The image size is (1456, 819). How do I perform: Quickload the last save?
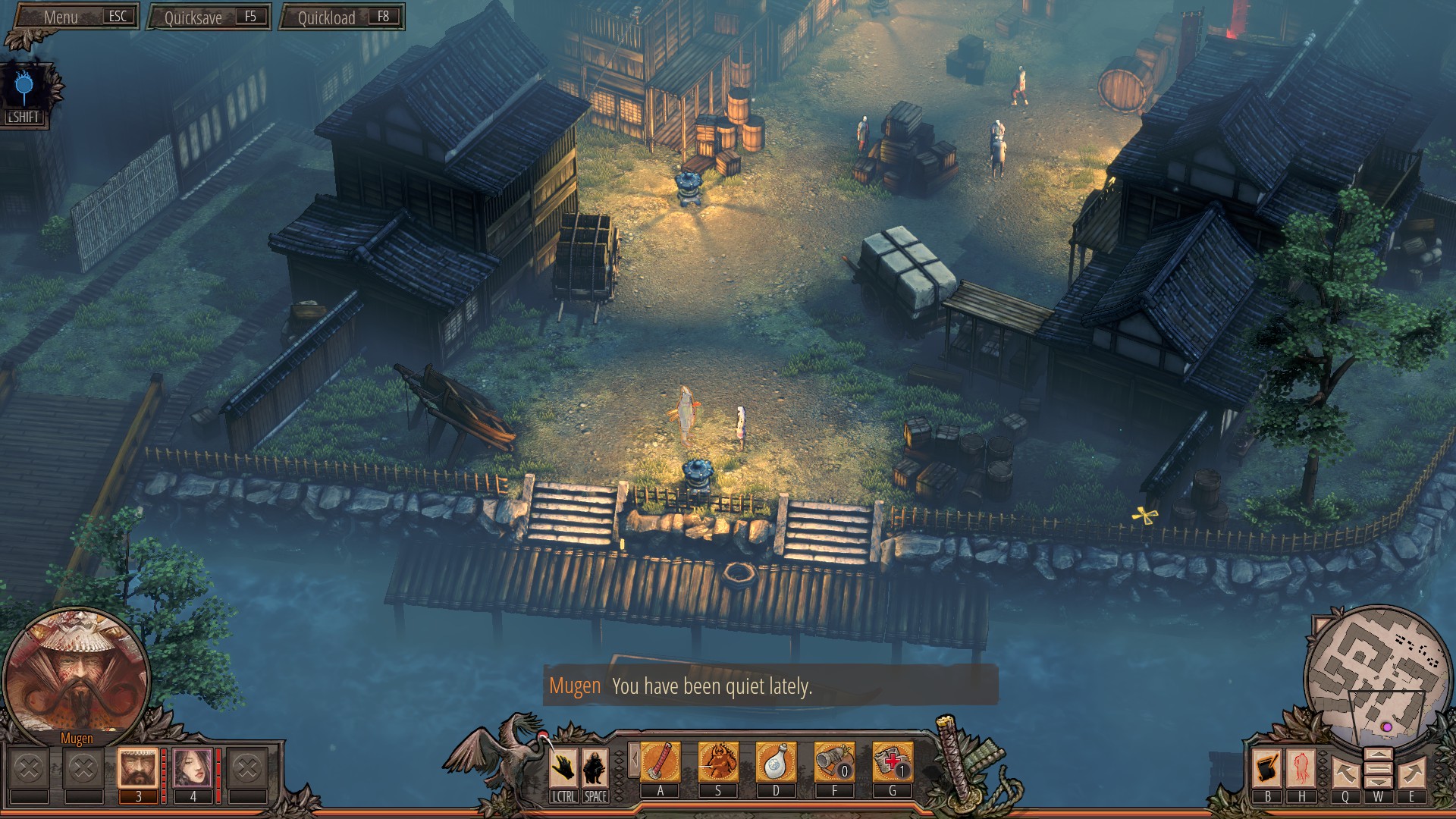(x=341, y=17)
